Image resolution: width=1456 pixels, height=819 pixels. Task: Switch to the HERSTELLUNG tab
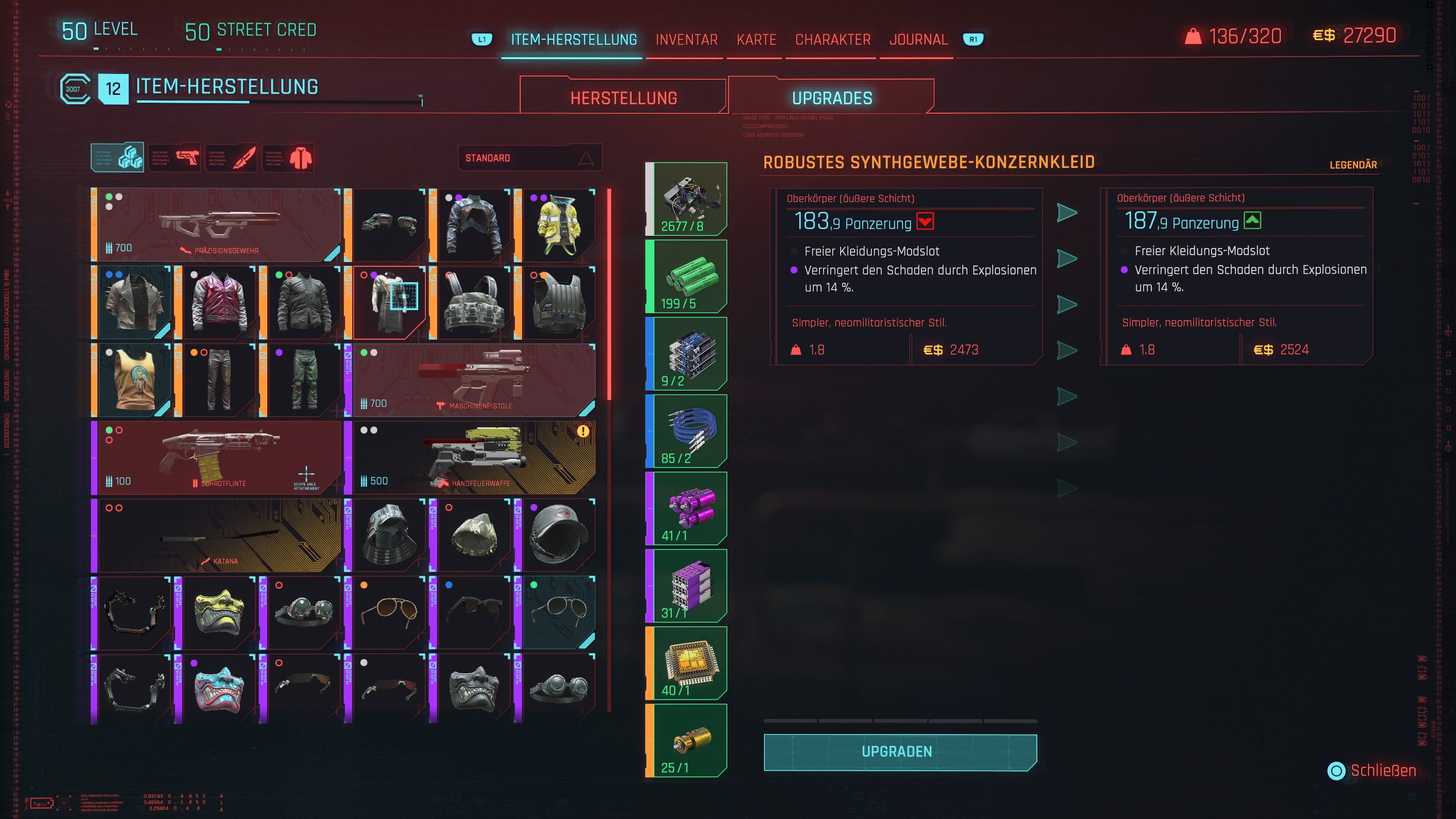tap(623, 97)
